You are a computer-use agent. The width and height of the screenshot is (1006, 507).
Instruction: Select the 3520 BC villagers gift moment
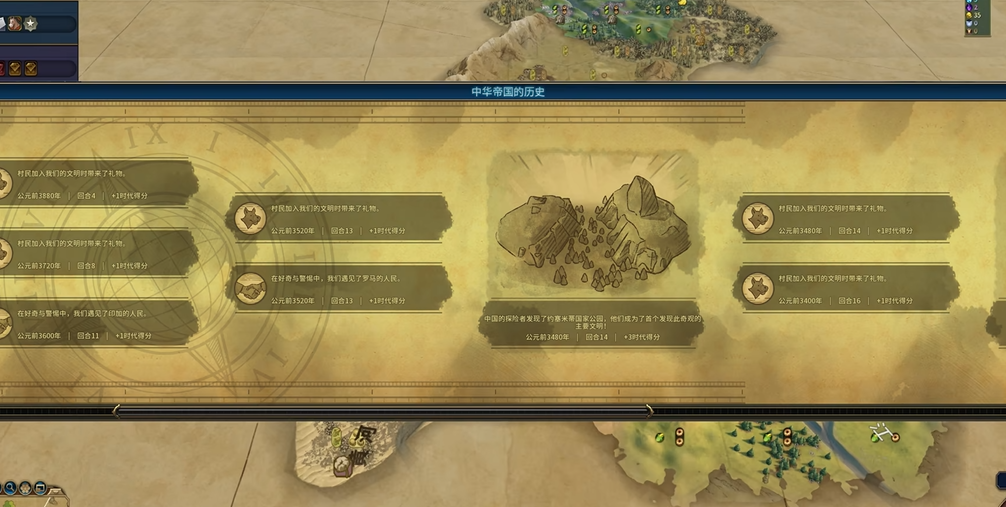tap(337, 218)
